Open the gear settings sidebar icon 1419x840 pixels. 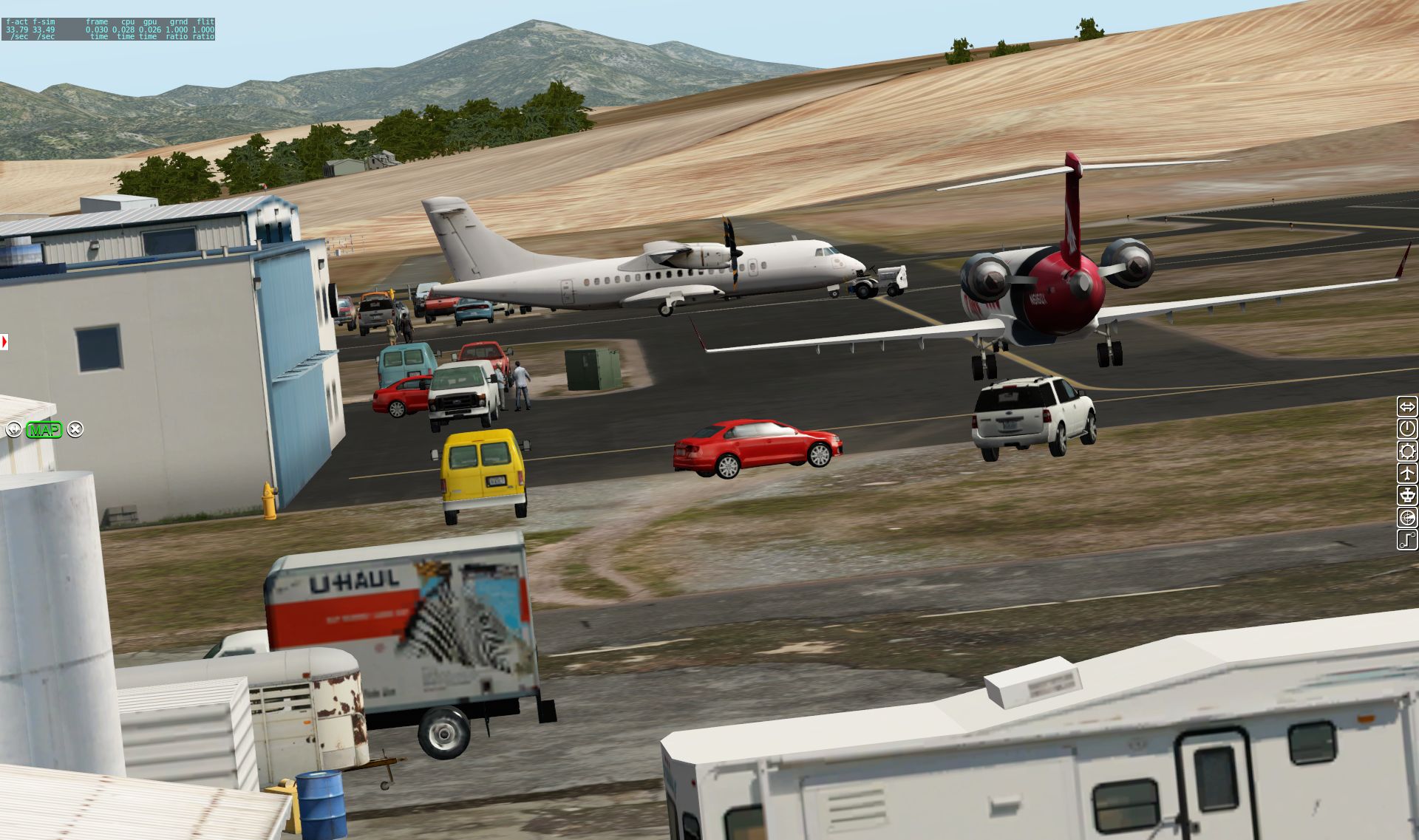point(1407,451)
